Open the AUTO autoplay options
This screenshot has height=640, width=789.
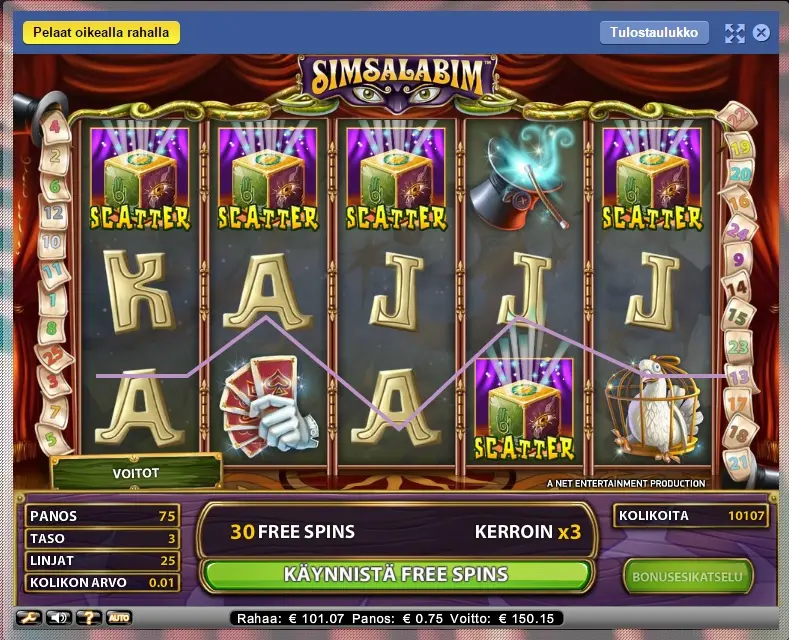point(118,617)
